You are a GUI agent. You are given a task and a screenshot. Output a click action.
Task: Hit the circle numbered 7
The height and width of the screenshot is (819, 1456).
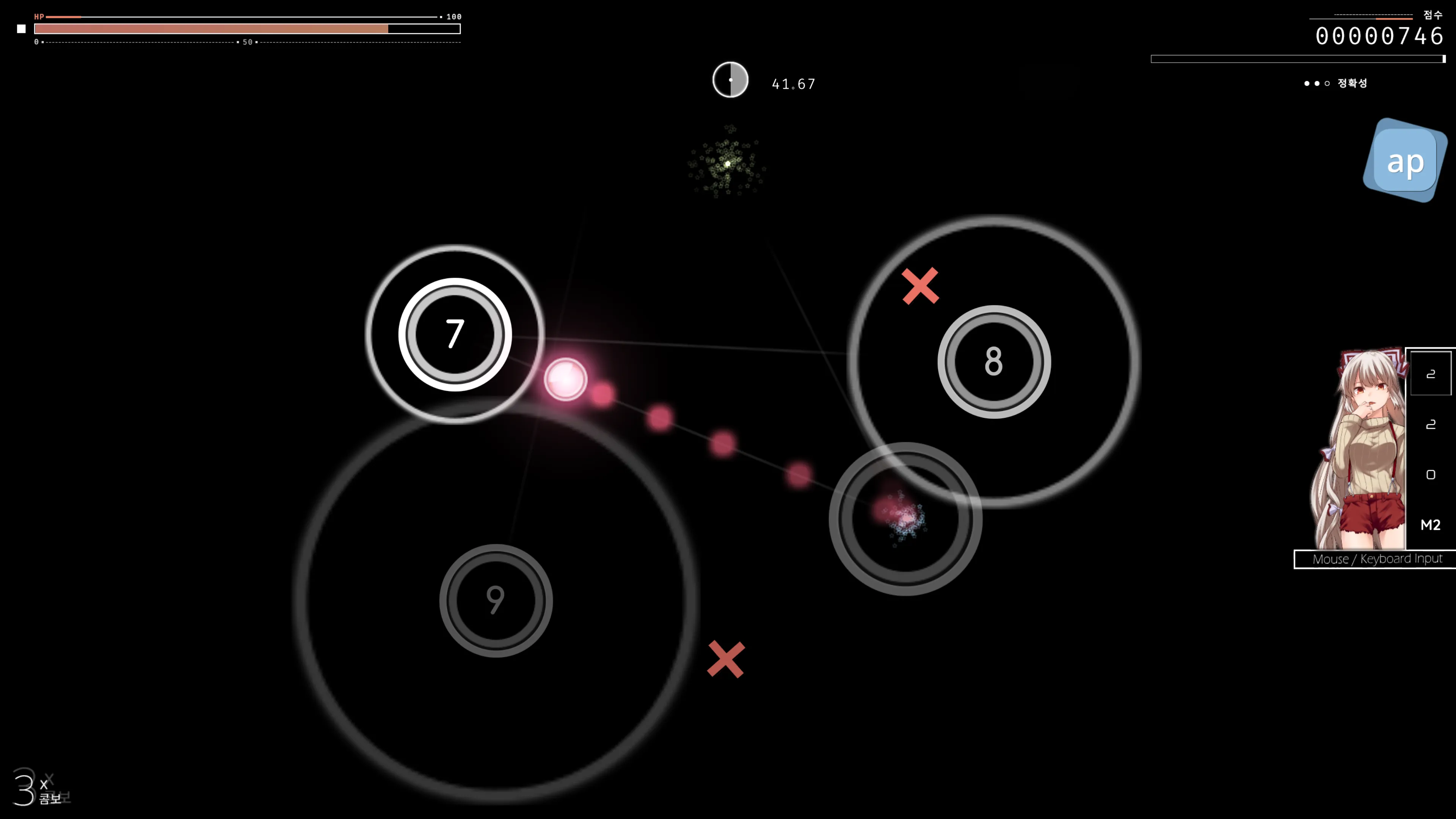point(455,334)
